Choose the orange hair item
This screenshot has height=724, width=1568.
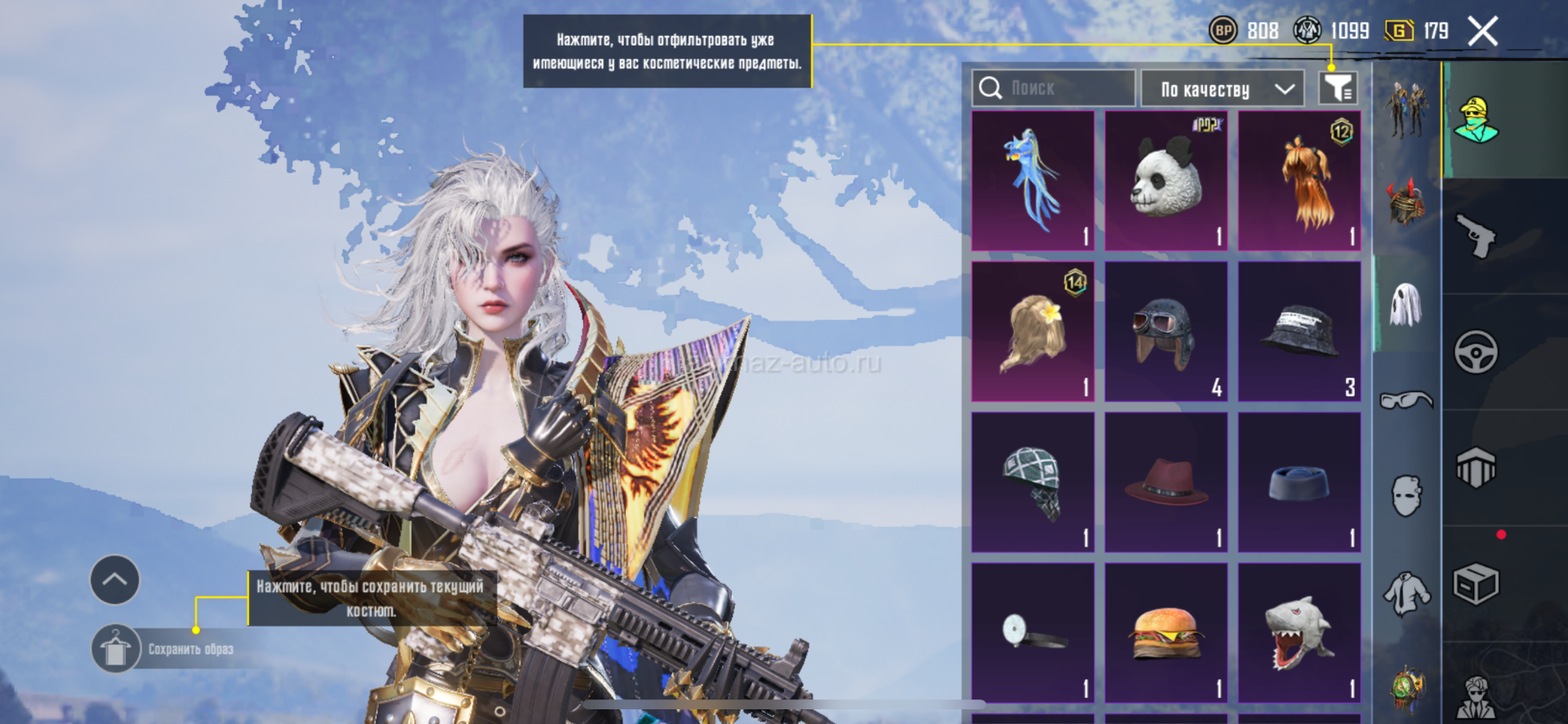pyautogui.click(x=1299, y=181)
